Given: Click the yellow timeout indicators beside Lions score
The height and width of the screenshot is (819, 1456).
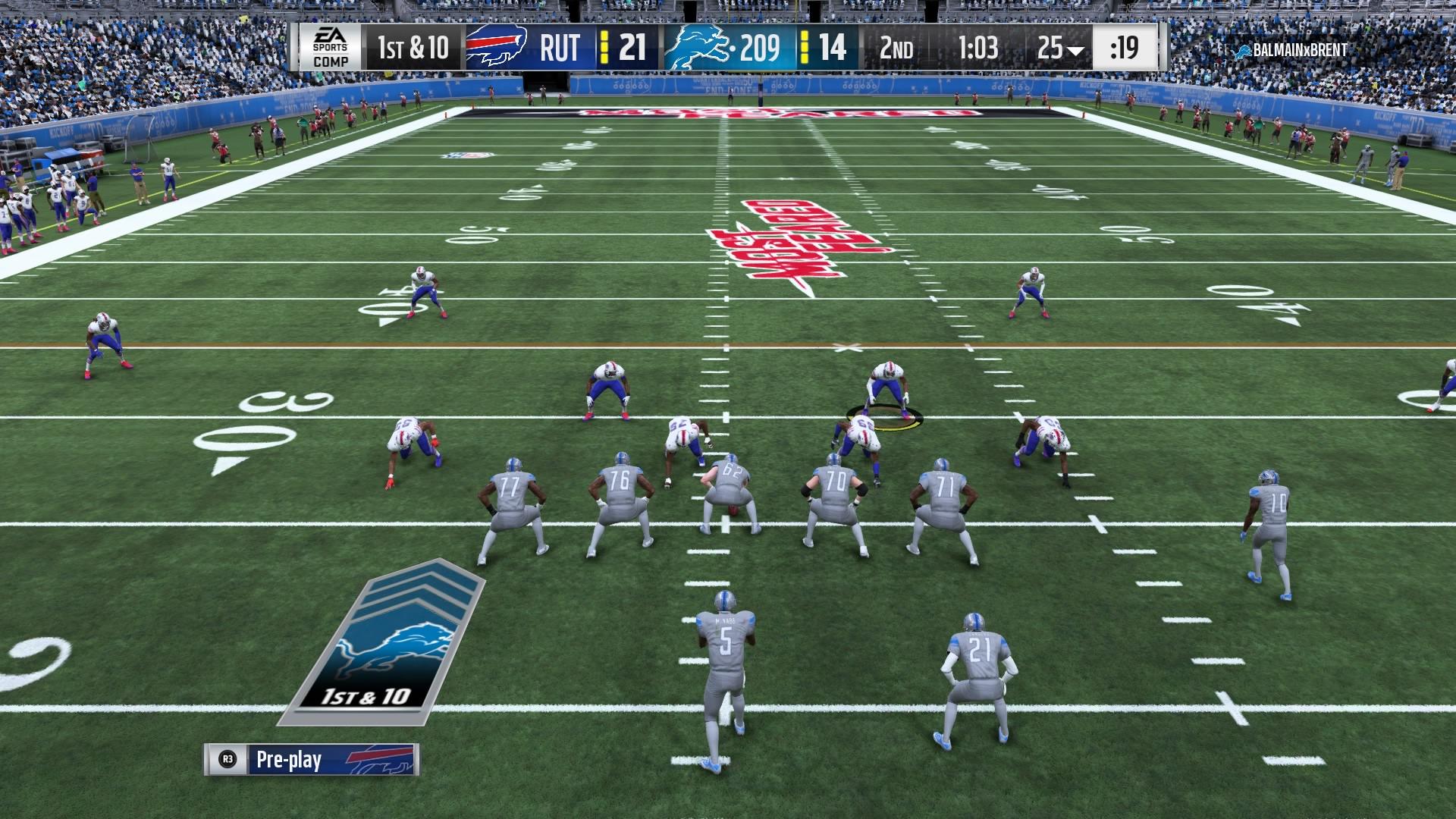Looking at the screenshot, I should click(x=804, y=47).
